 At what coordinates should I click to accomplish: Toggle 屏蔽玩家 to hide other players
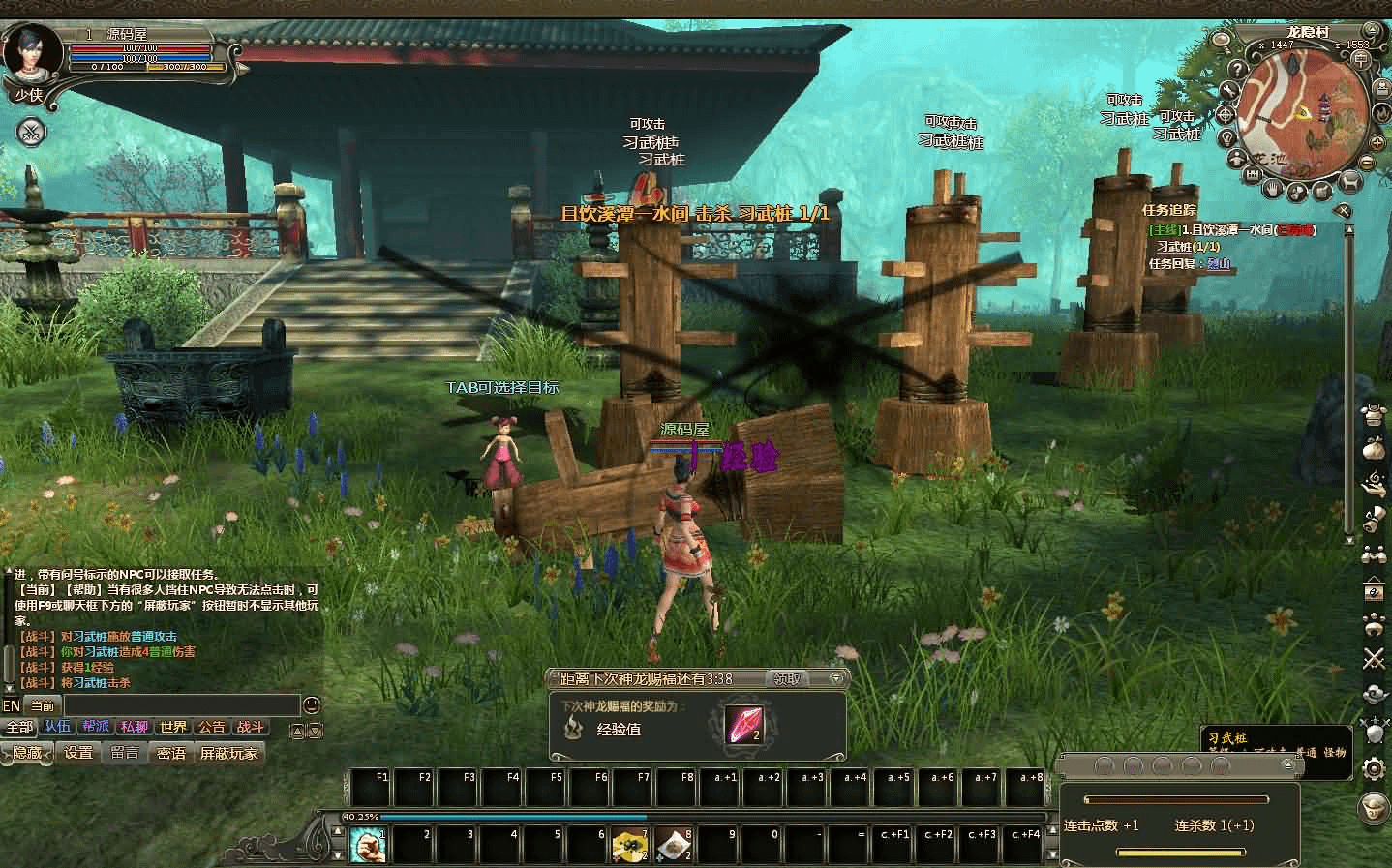pos(229,753)
